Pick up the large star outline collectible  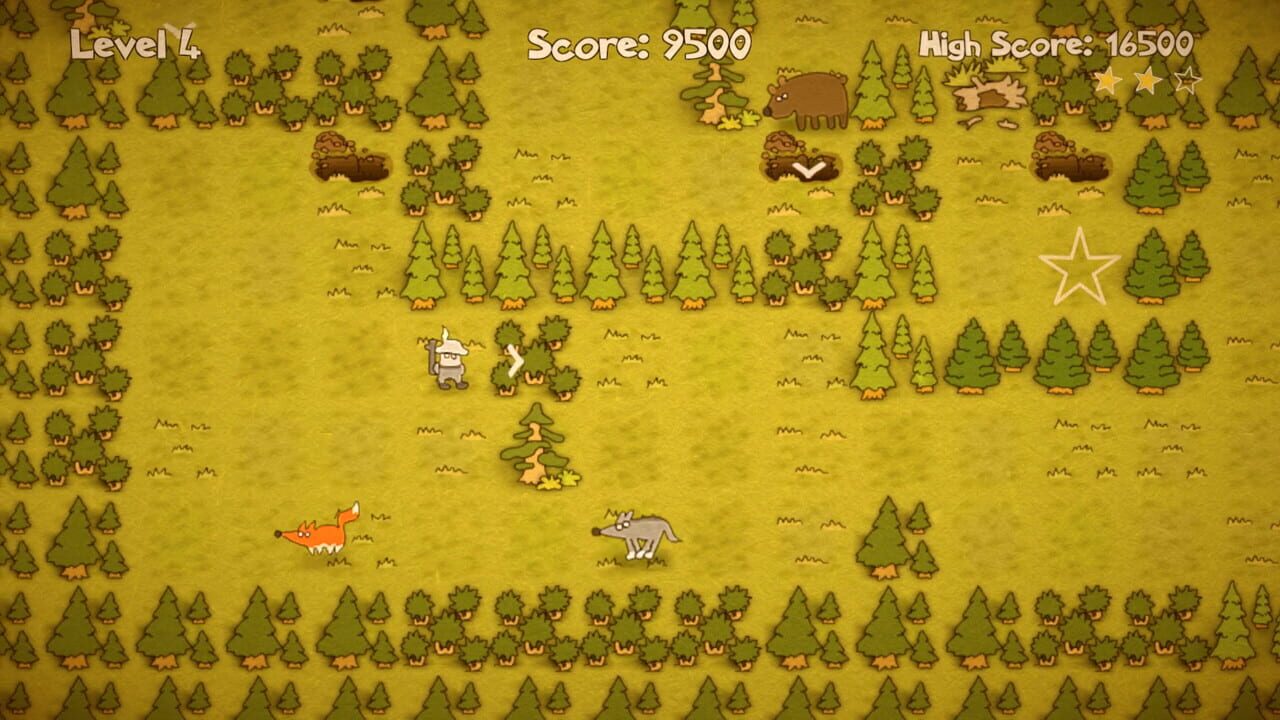[1083, 270]
